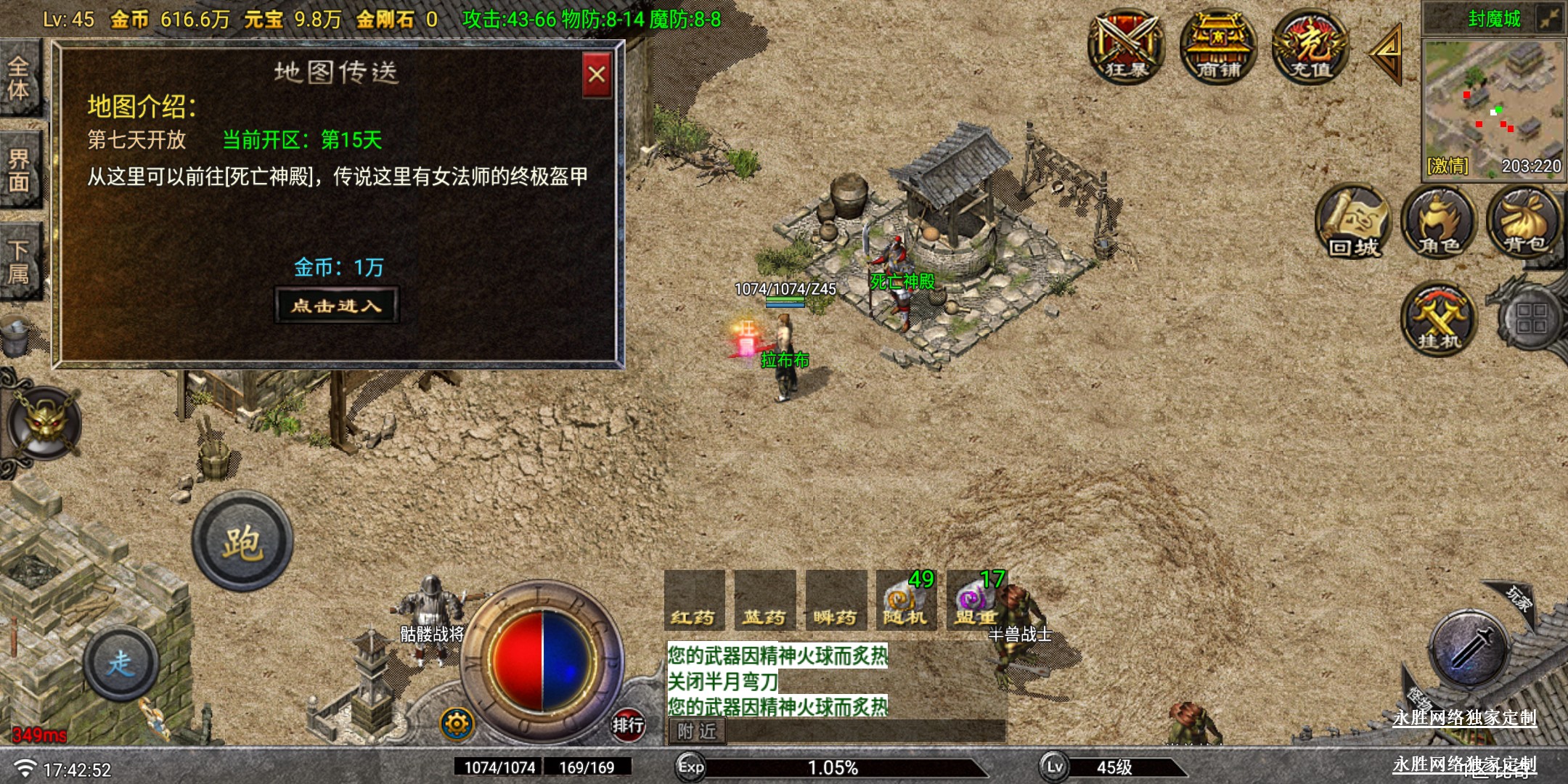Close the 地图传送 dialog
The width and height of the screenshot is (1568, 784).
(x=597, y=75)
